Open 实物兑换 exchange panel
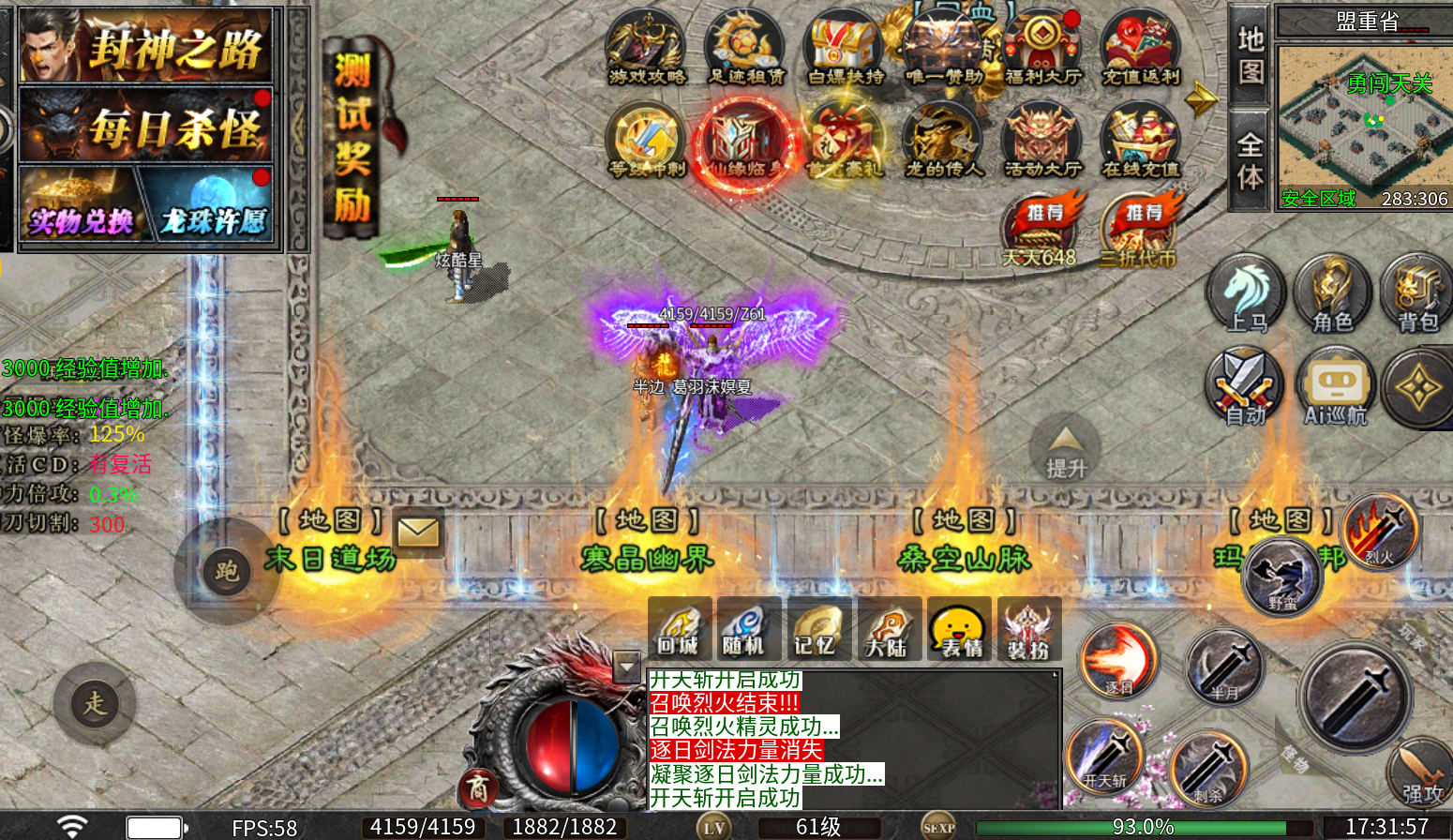This screenshot has width=1453, height=840. click(81, 206)
